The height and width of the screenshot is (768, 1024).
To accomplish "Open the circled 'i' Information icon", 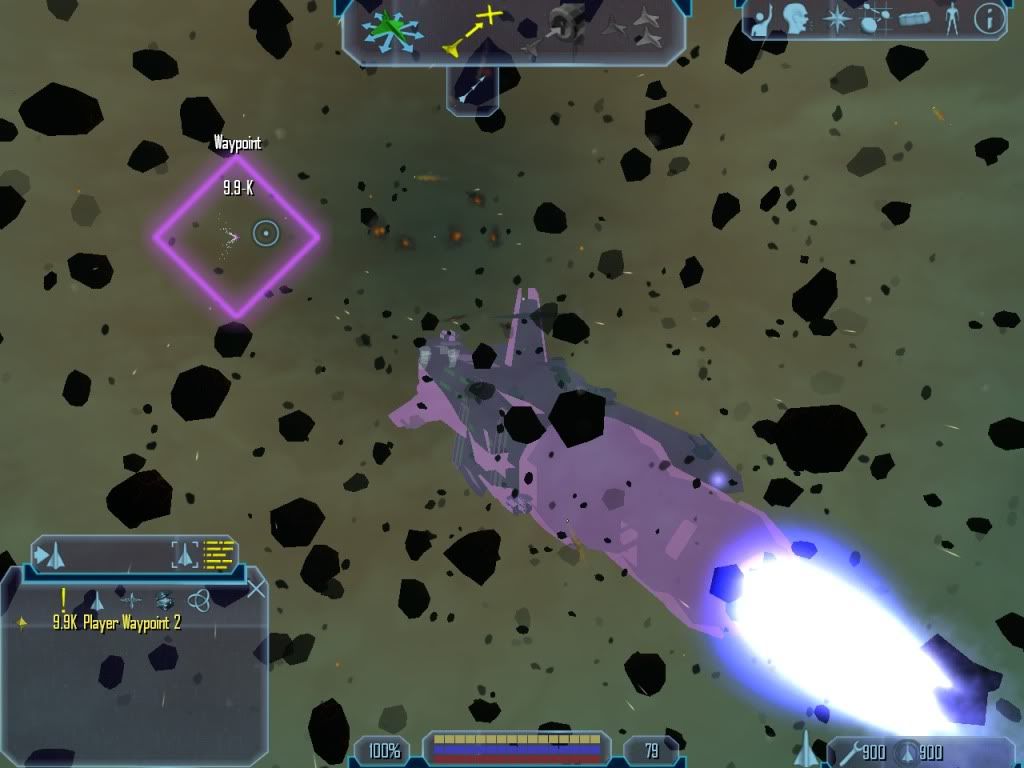I will point(989,19).
